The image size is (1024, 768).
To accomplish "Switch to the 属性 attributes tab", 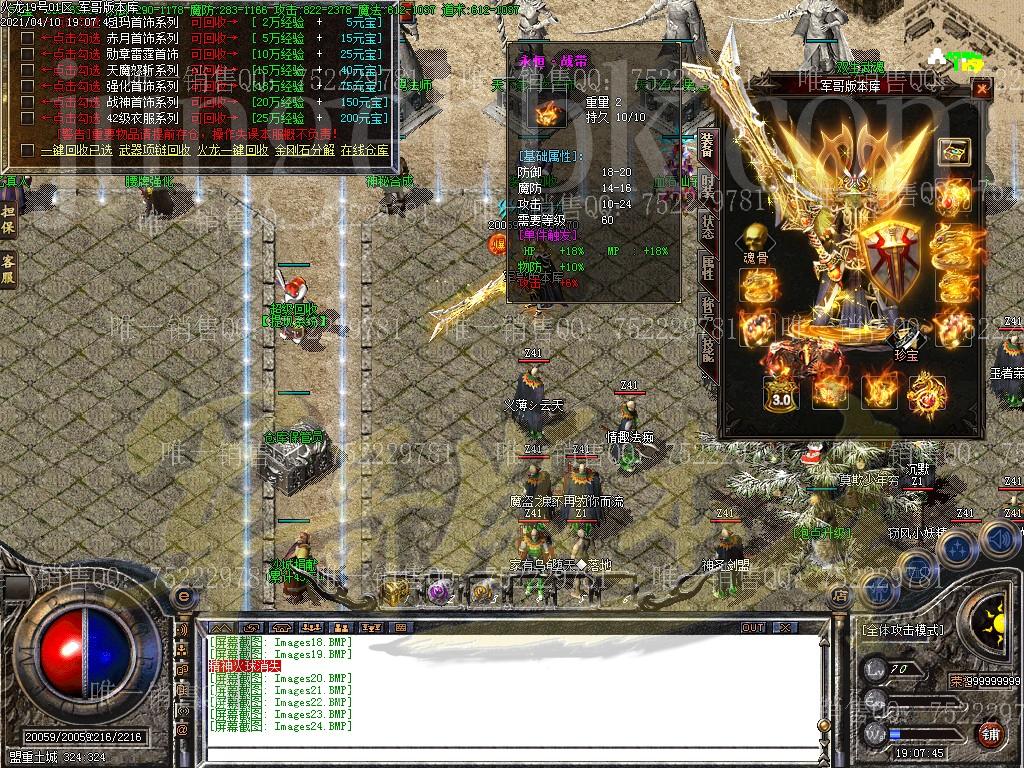I will coord(708,265).
